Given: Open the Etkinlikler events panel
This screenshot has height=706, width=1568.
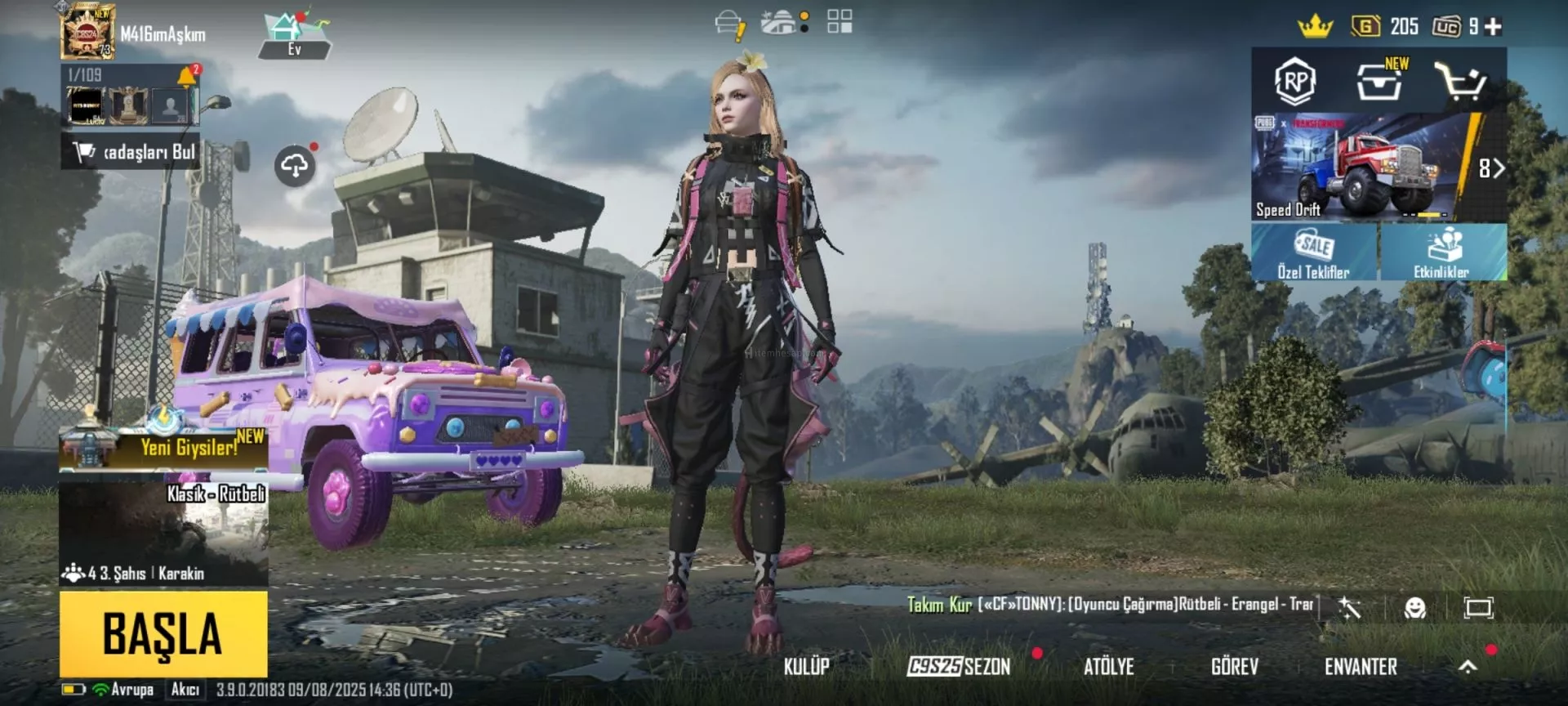Looking at the screenshot, I should coord(1442,252).
